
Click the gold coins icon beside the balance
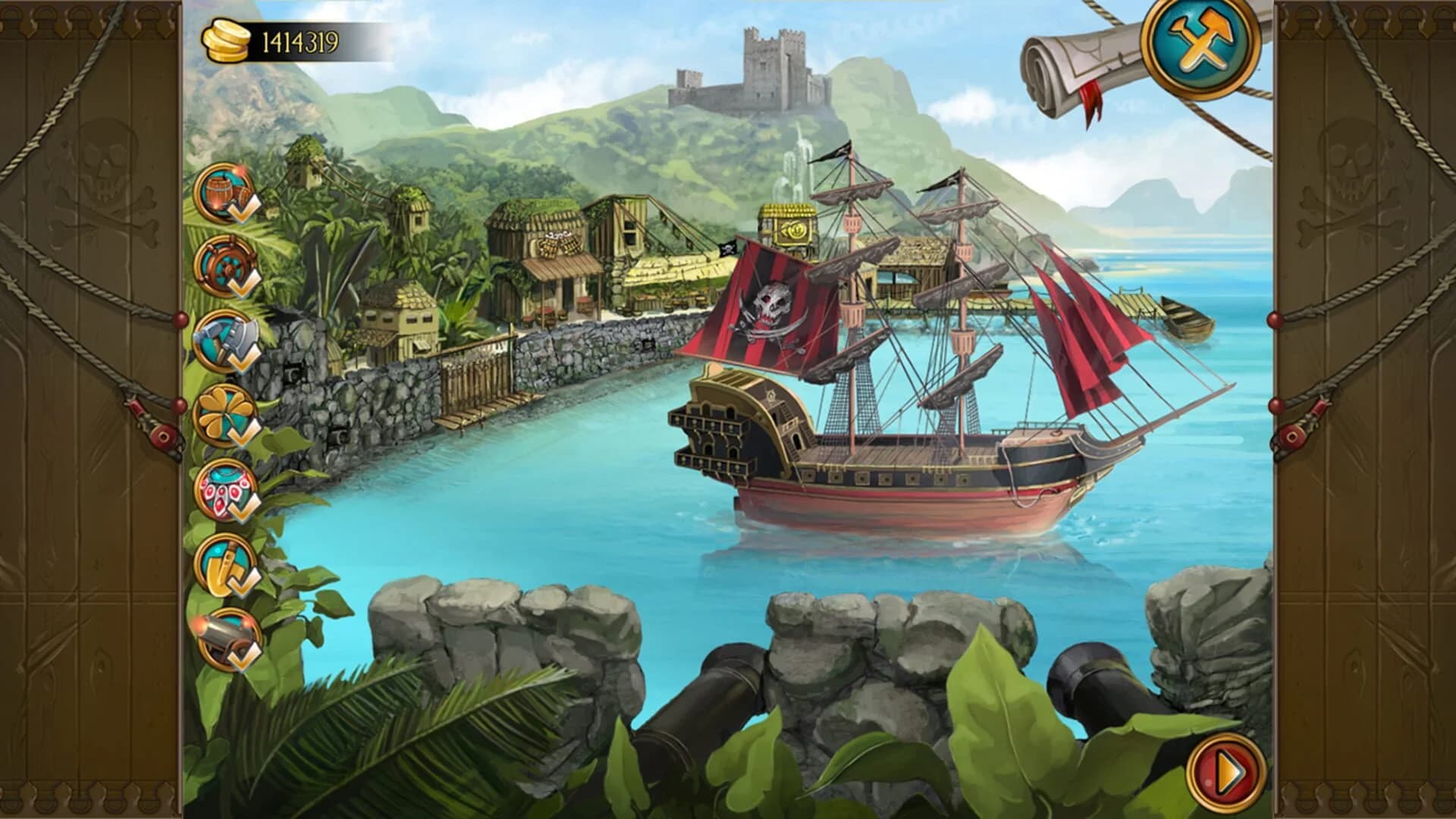pos(227,40)
